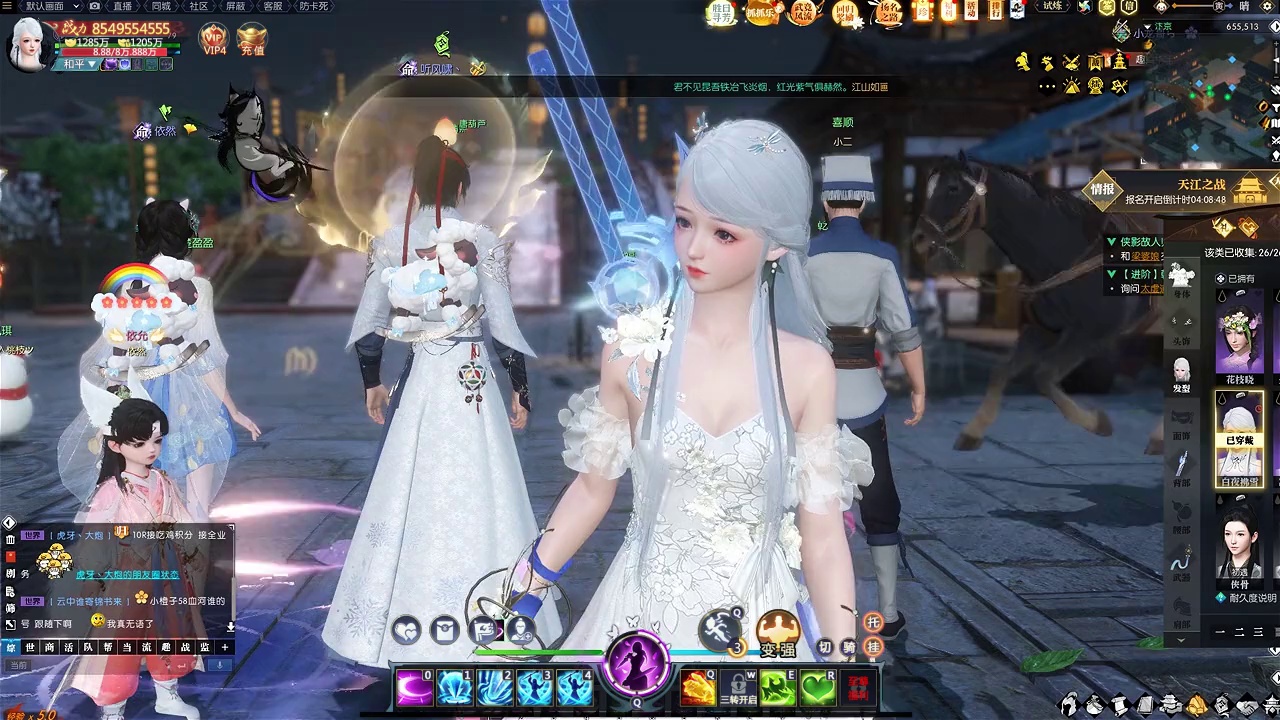Click the 试炼 trial button

[1053, 6]
